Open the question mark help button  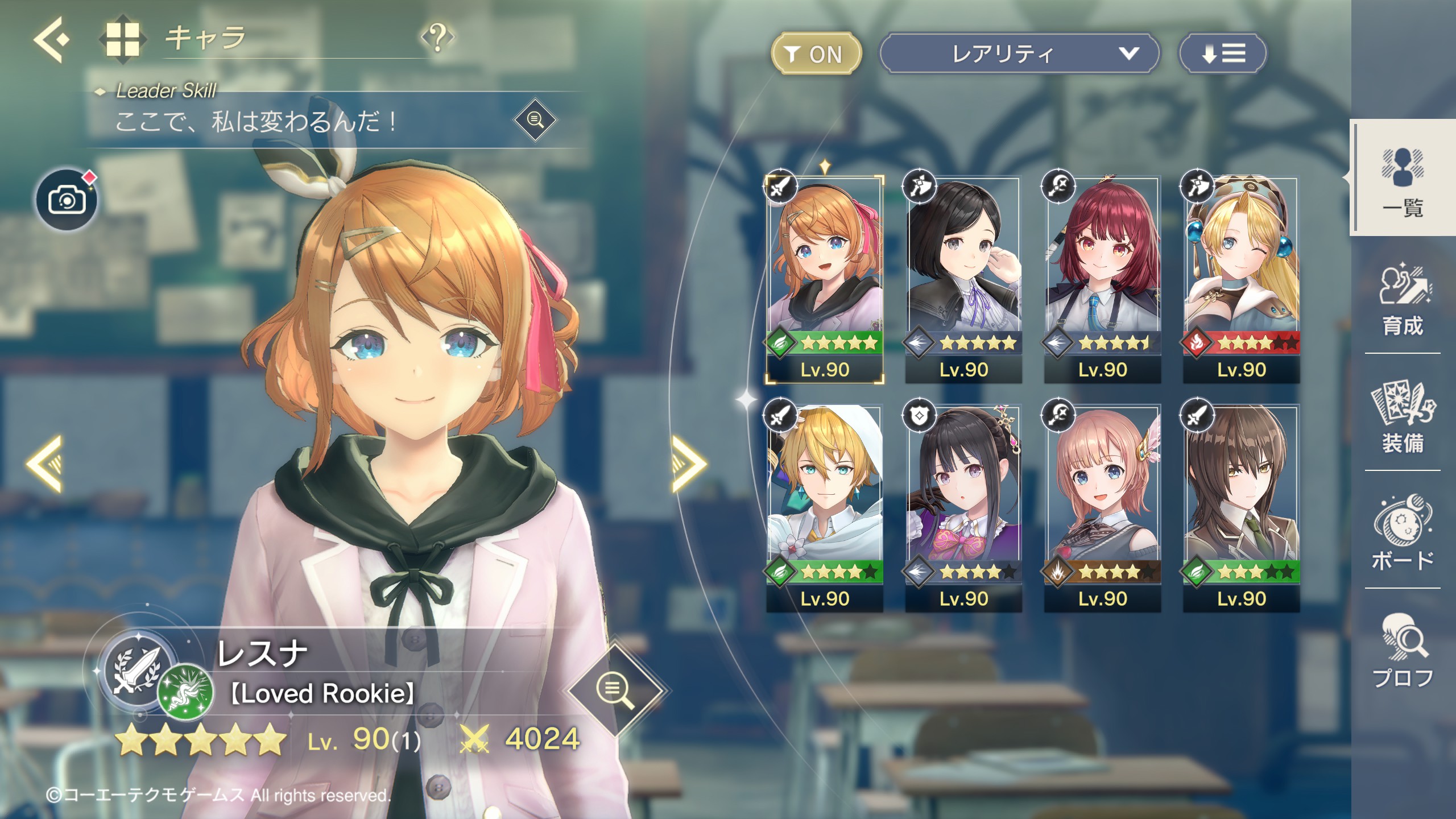[x=437, y=38]
